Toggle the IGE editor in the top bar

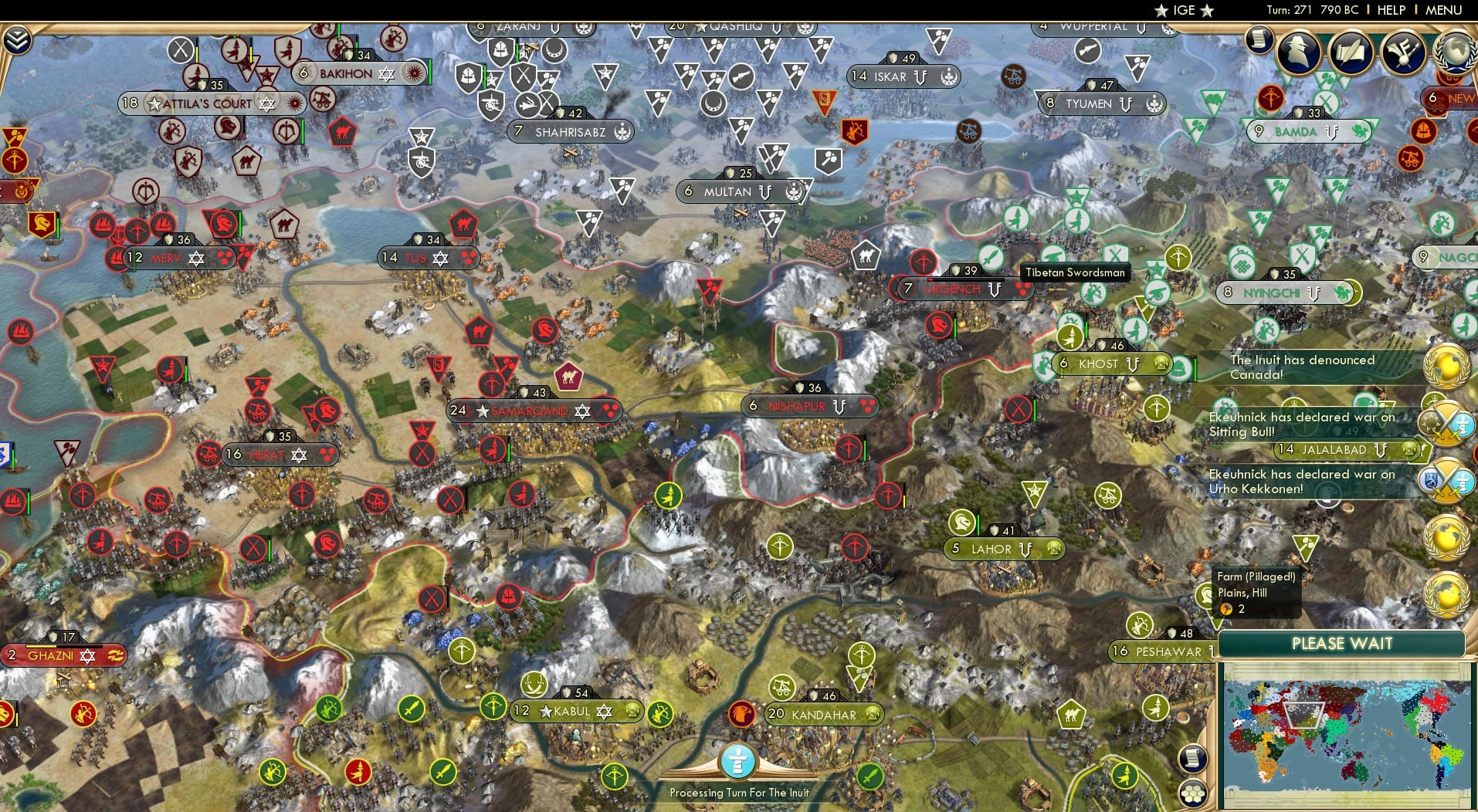point(1183,10)
